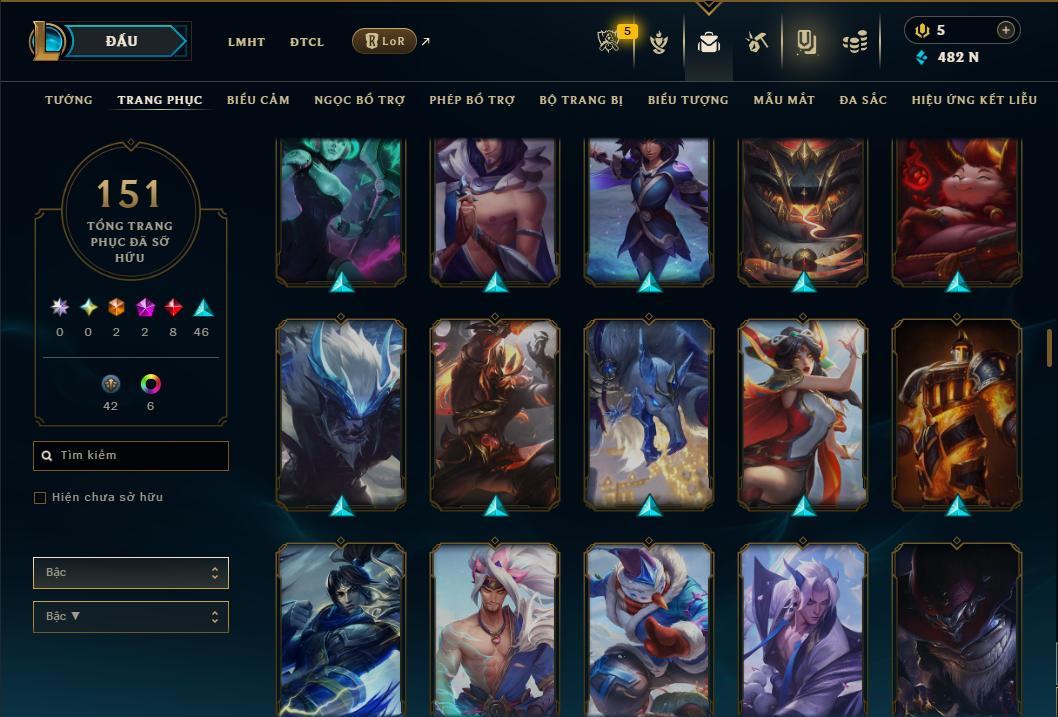The height and width of the screenshot is (717, 1058).
Task: Click the ĐẤU play button
Action: [122, 41]
